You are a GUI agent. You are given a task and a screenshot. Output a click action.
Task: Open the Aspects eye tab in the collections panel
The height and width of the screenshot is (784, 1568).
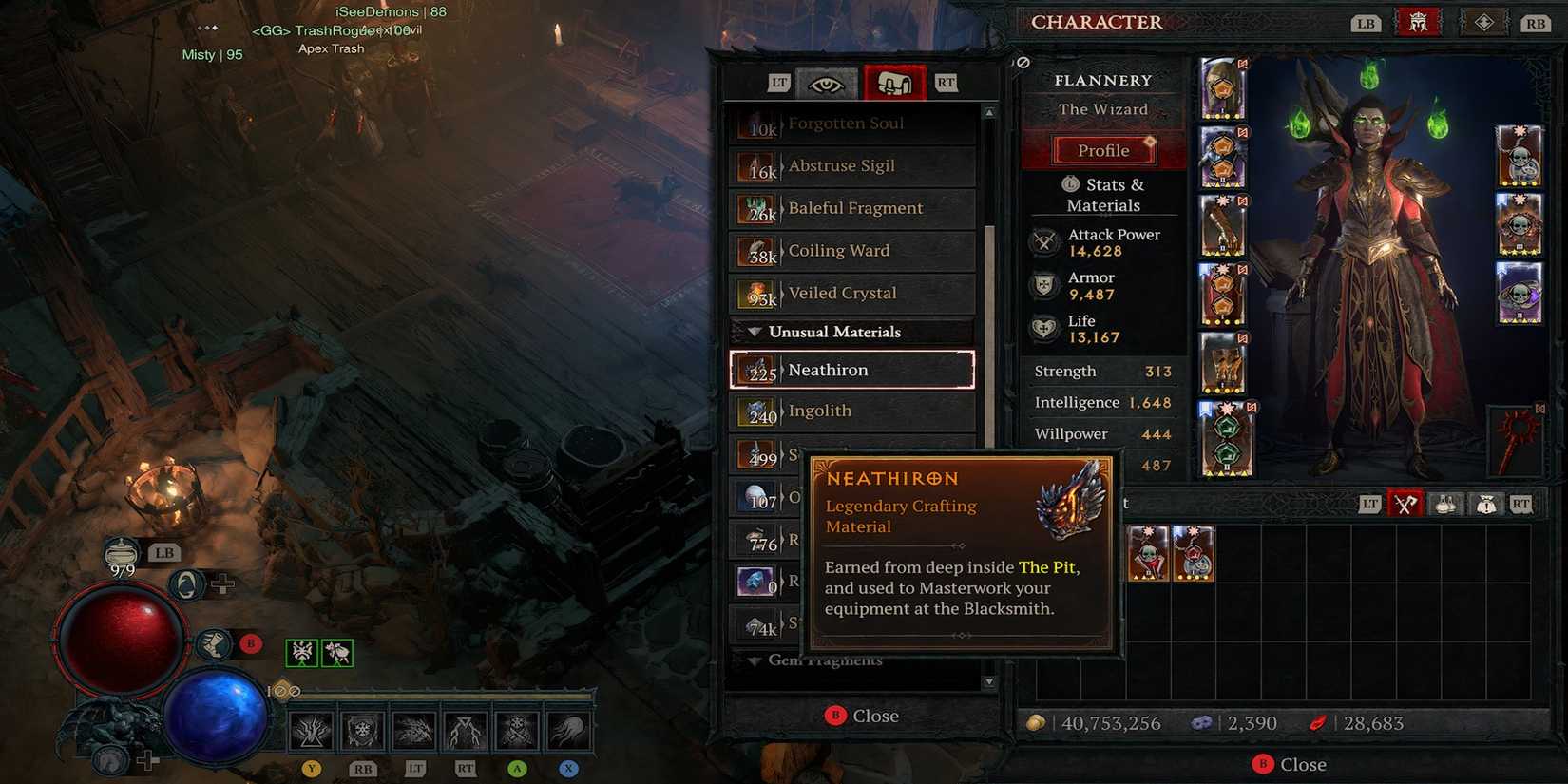point(827,83)
